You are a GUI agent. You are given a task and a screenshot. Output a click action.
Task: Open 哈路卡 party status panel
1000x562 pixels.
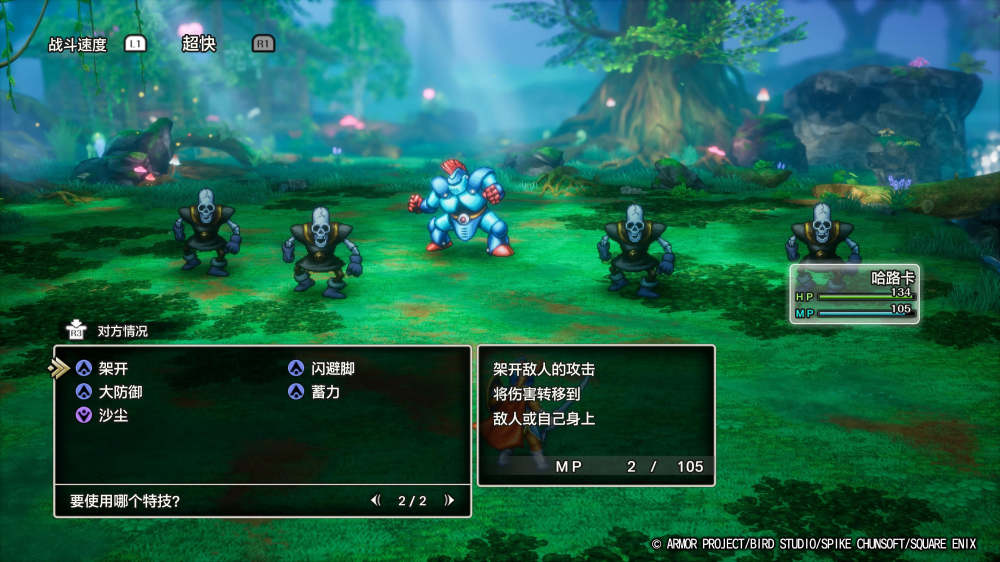click(854, 293)
